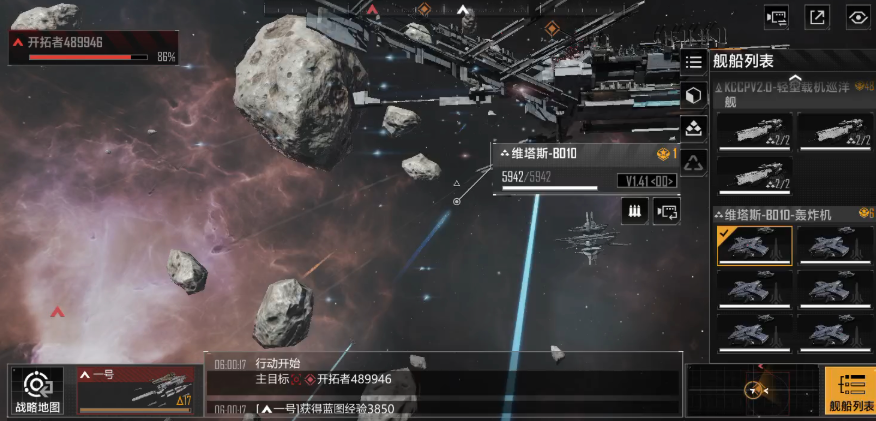Click the camera follow icon beside ammo
Image resolution: width=876 pixels, height=421 pixels.
(x=667, y=211)
